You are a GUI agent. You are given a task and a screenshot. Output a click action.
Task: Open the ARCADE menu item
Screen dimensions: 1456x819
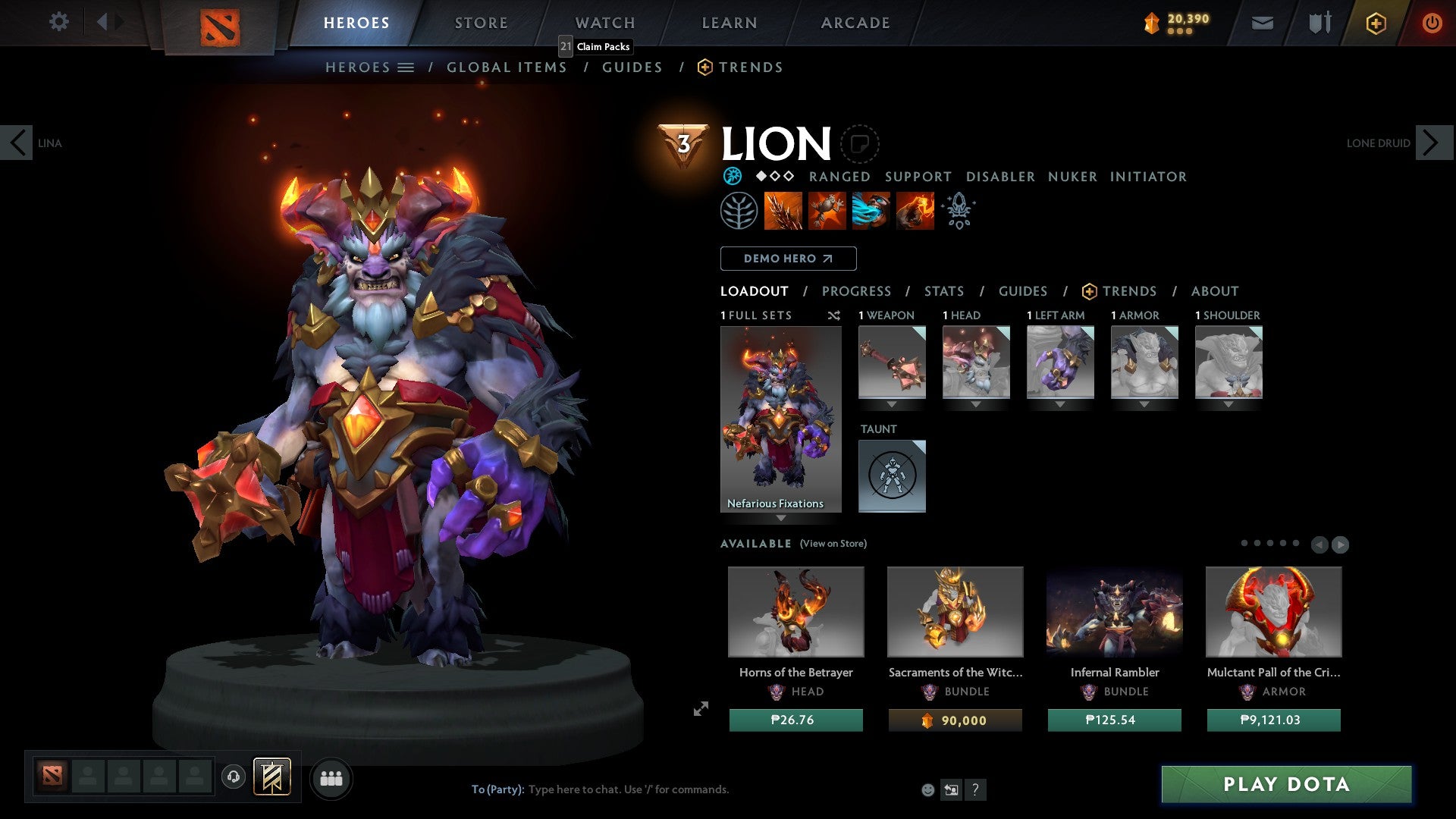(855, 22)
